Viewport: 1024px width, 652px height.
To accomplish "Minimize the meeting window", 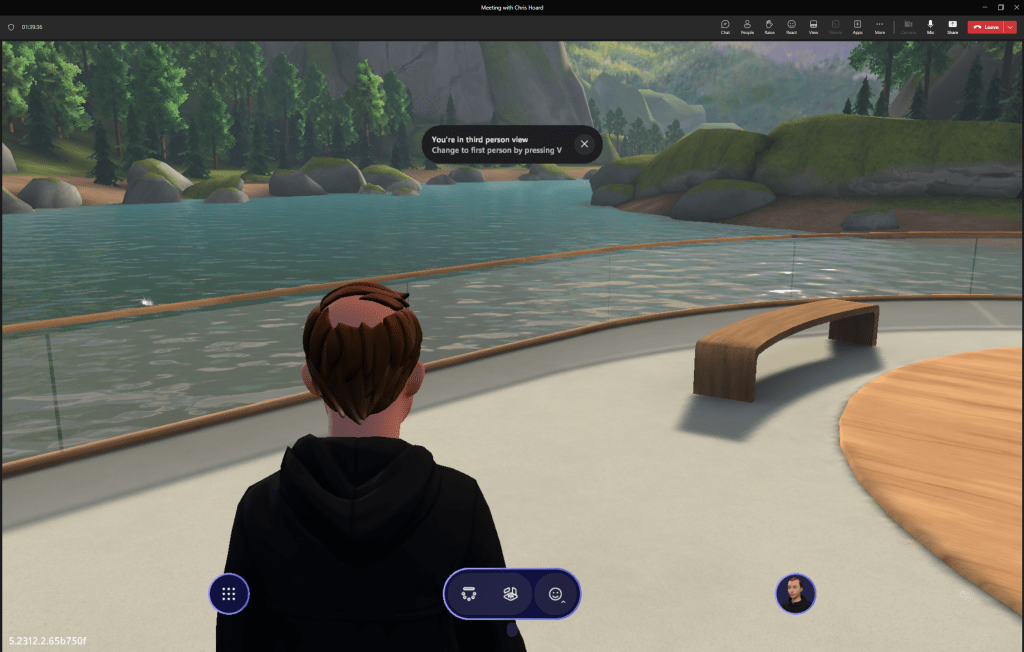I will tap(985, 7).
